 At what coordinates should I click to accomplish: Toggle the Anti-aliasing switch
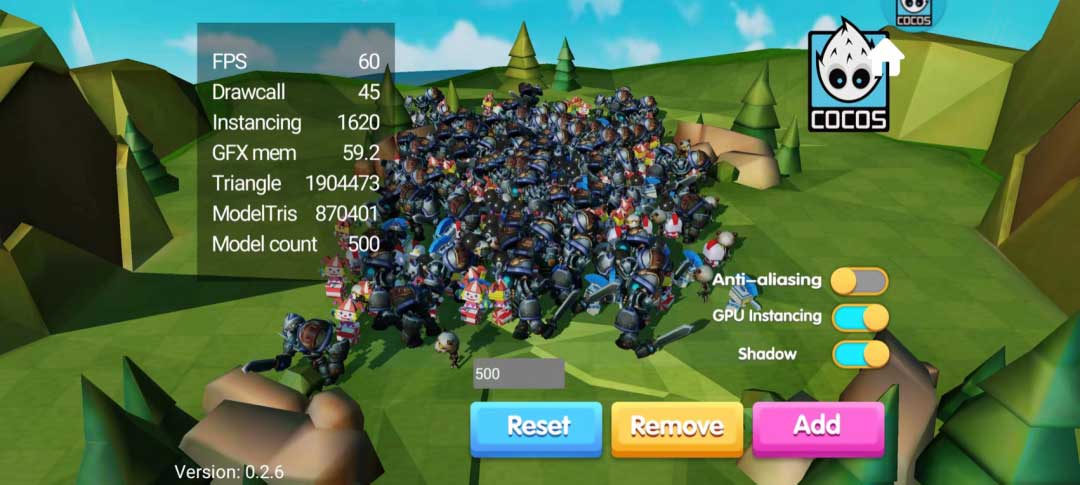pos(859,281)
